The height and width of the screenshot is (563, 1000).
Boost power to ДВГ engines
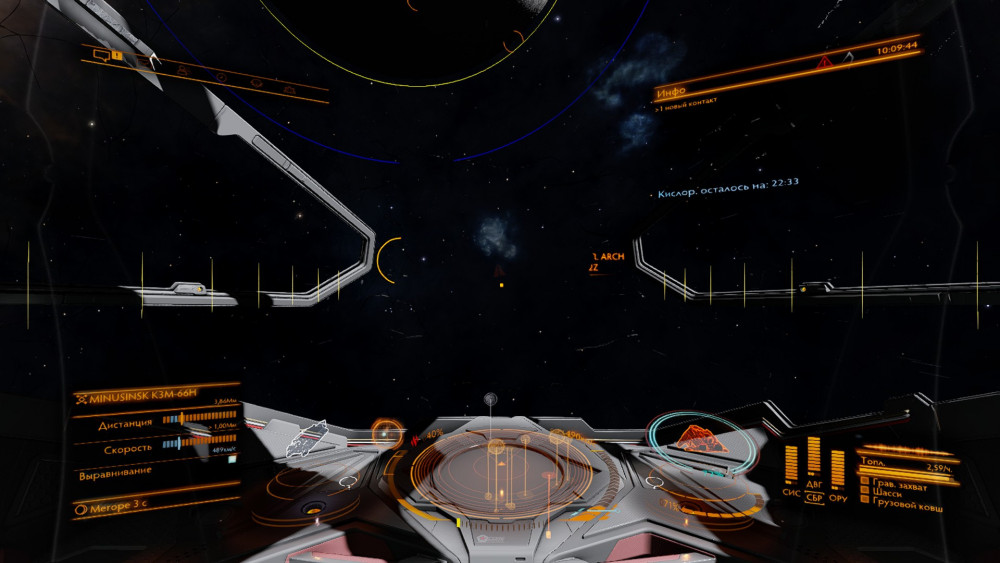[814, 485]
